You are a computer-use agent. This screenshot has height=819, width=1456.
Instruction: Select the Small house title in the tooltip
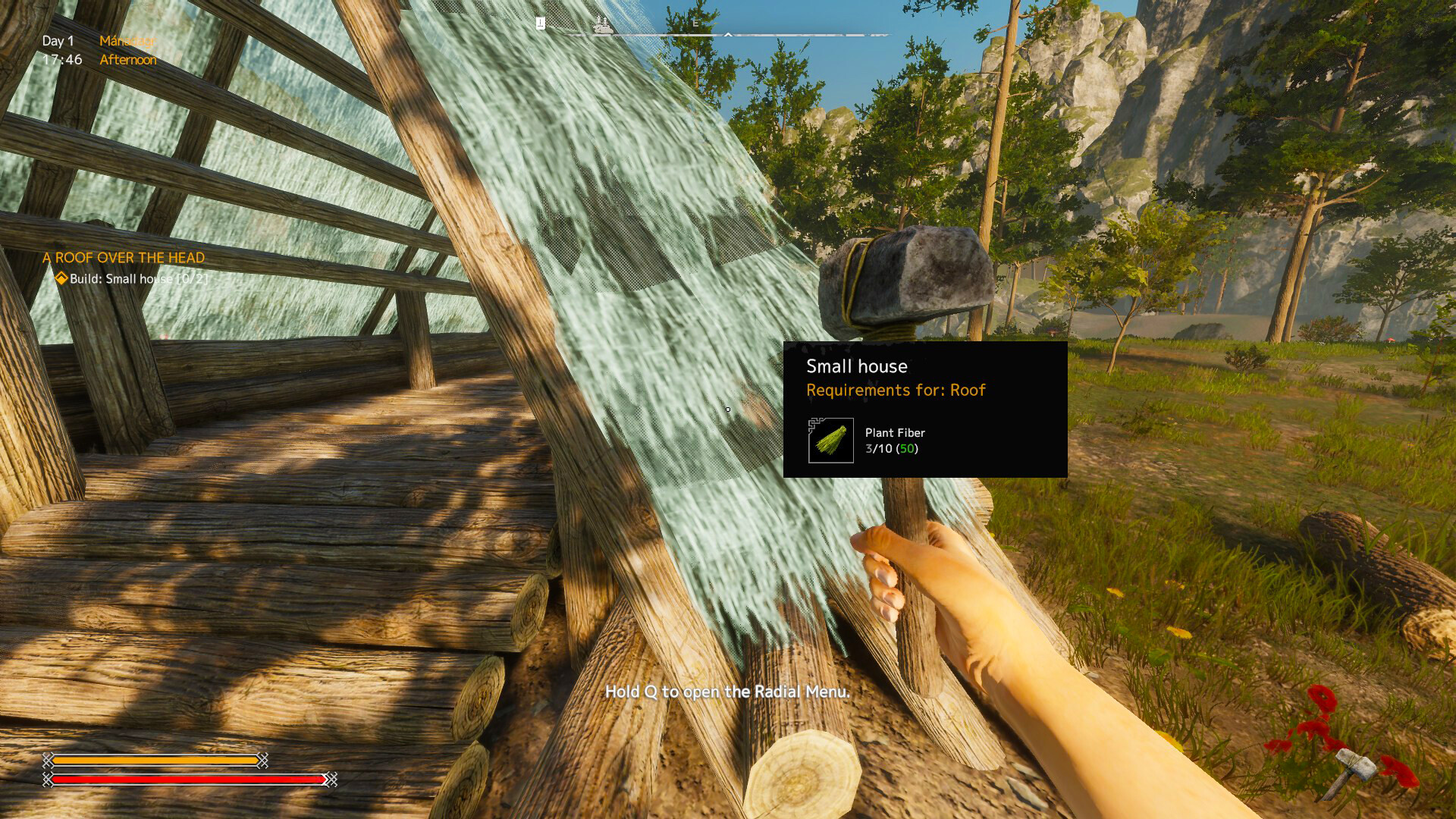coord(856,366)
